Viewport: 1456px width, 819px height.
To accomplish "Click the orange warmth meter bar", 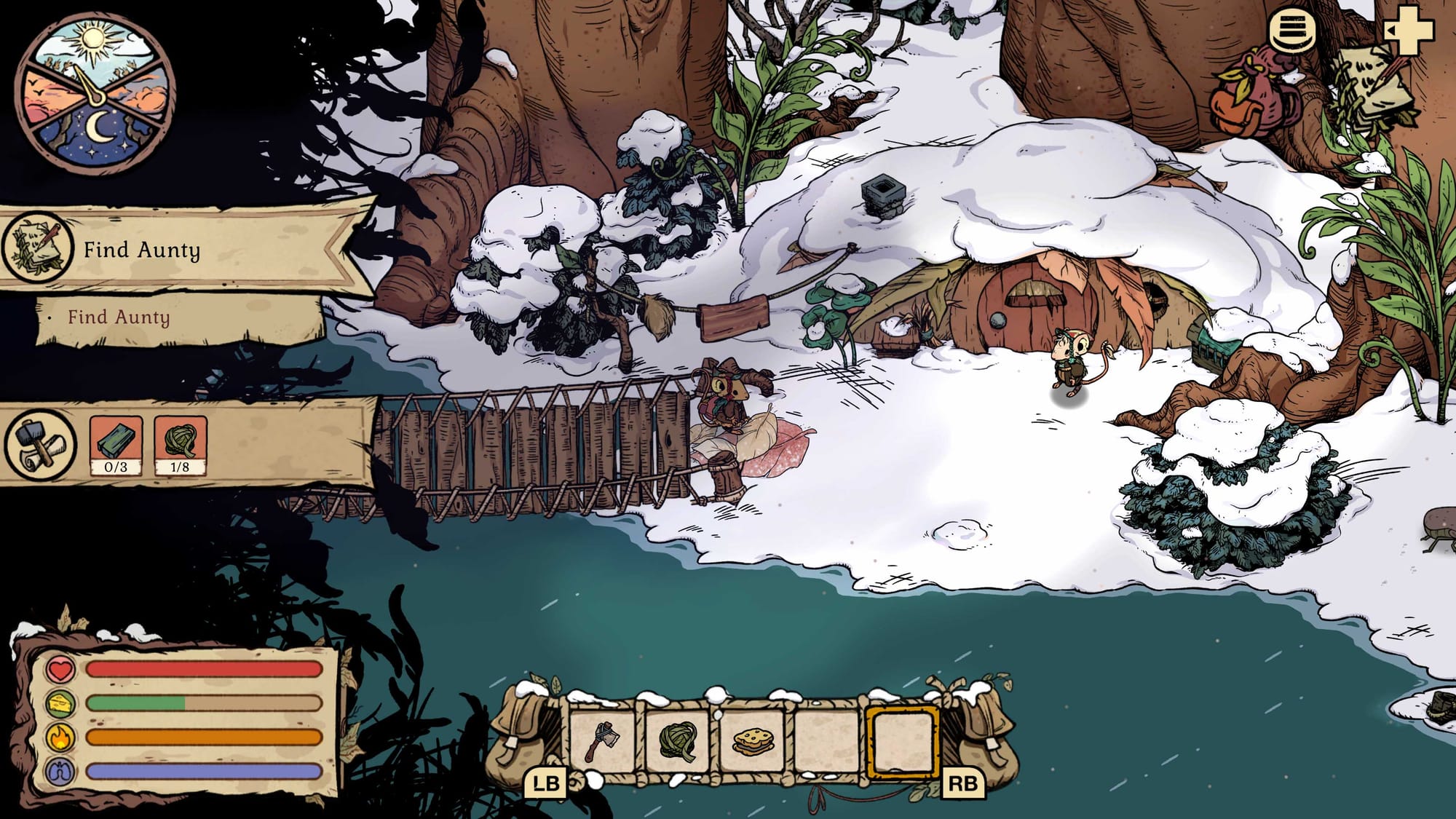I will point(204,738).
